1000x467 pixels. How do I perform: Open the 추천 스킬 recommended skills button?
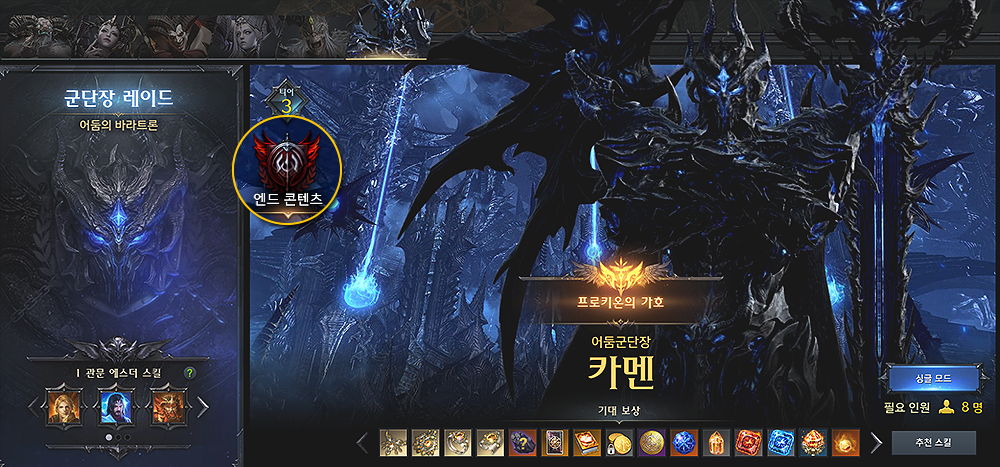[933, 442]
